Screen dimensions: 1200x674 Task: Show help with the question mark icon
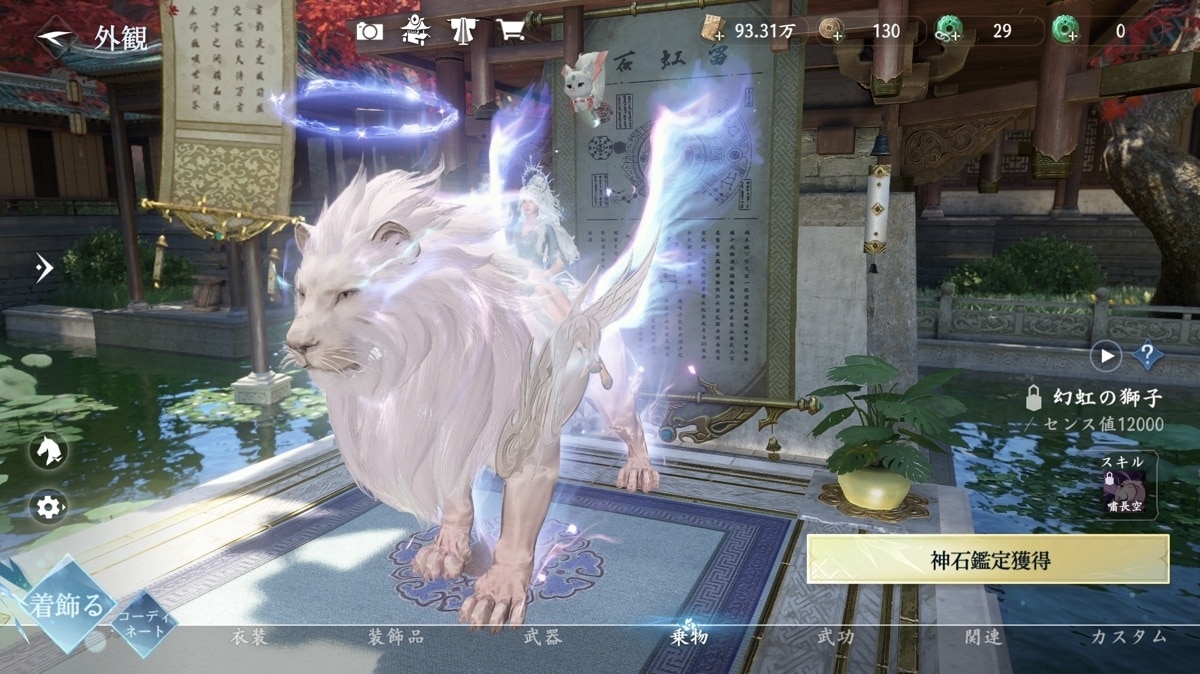(1147, 355)
